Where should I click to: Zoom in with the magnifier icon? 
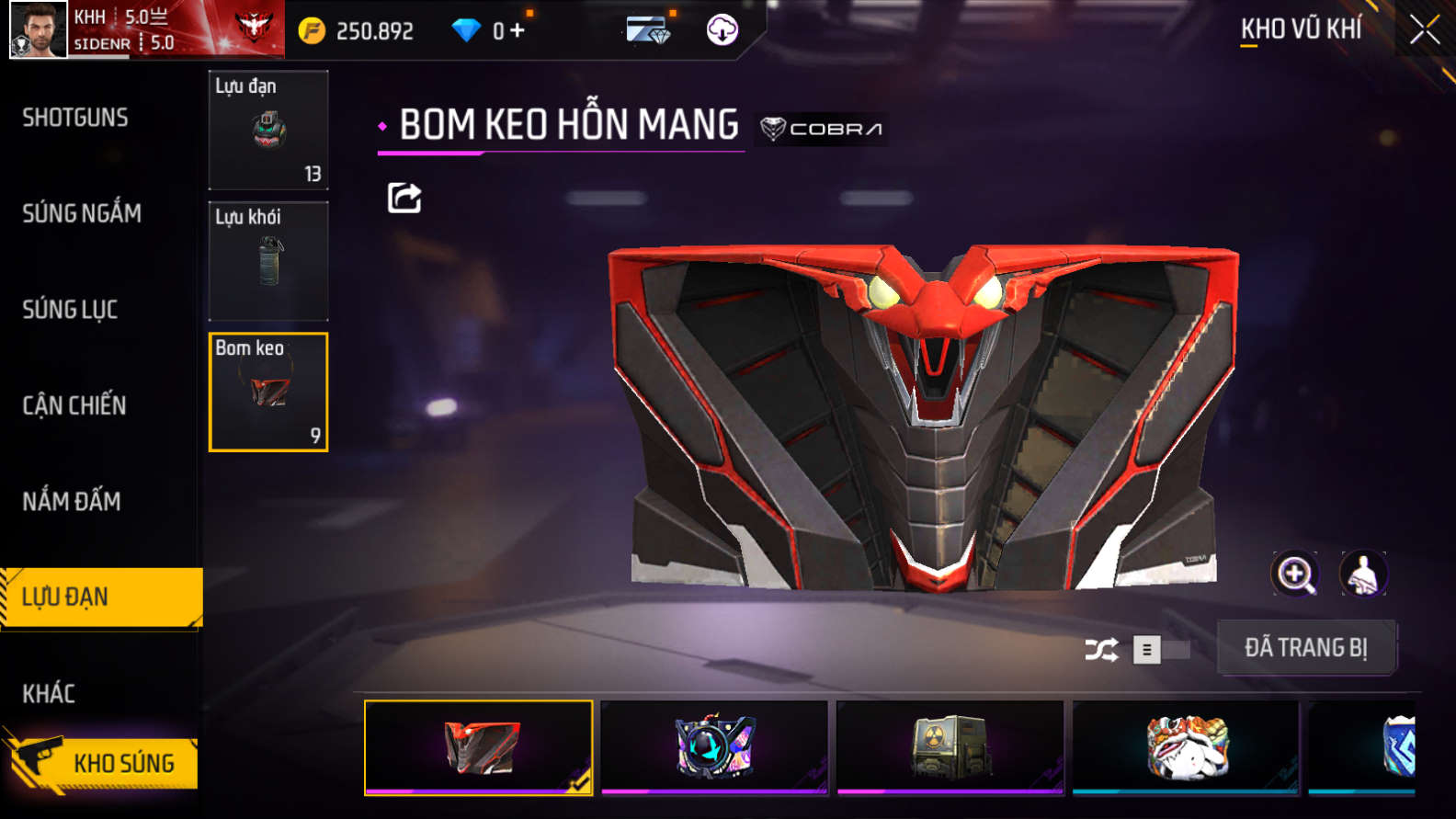pos(1294,574)
